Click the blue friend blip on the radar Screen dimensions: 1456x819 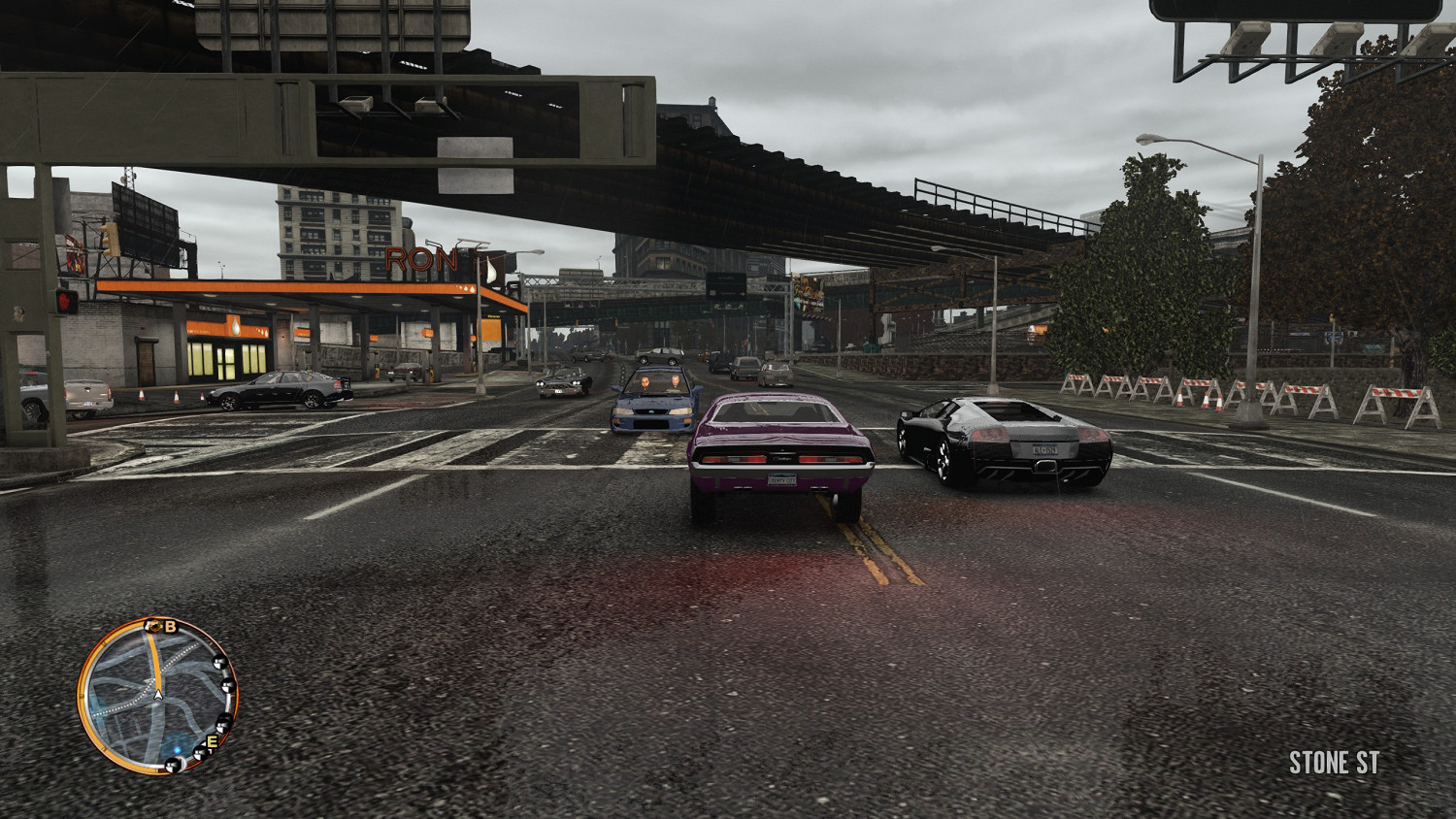pyautogui.click(x=178, y=749)
